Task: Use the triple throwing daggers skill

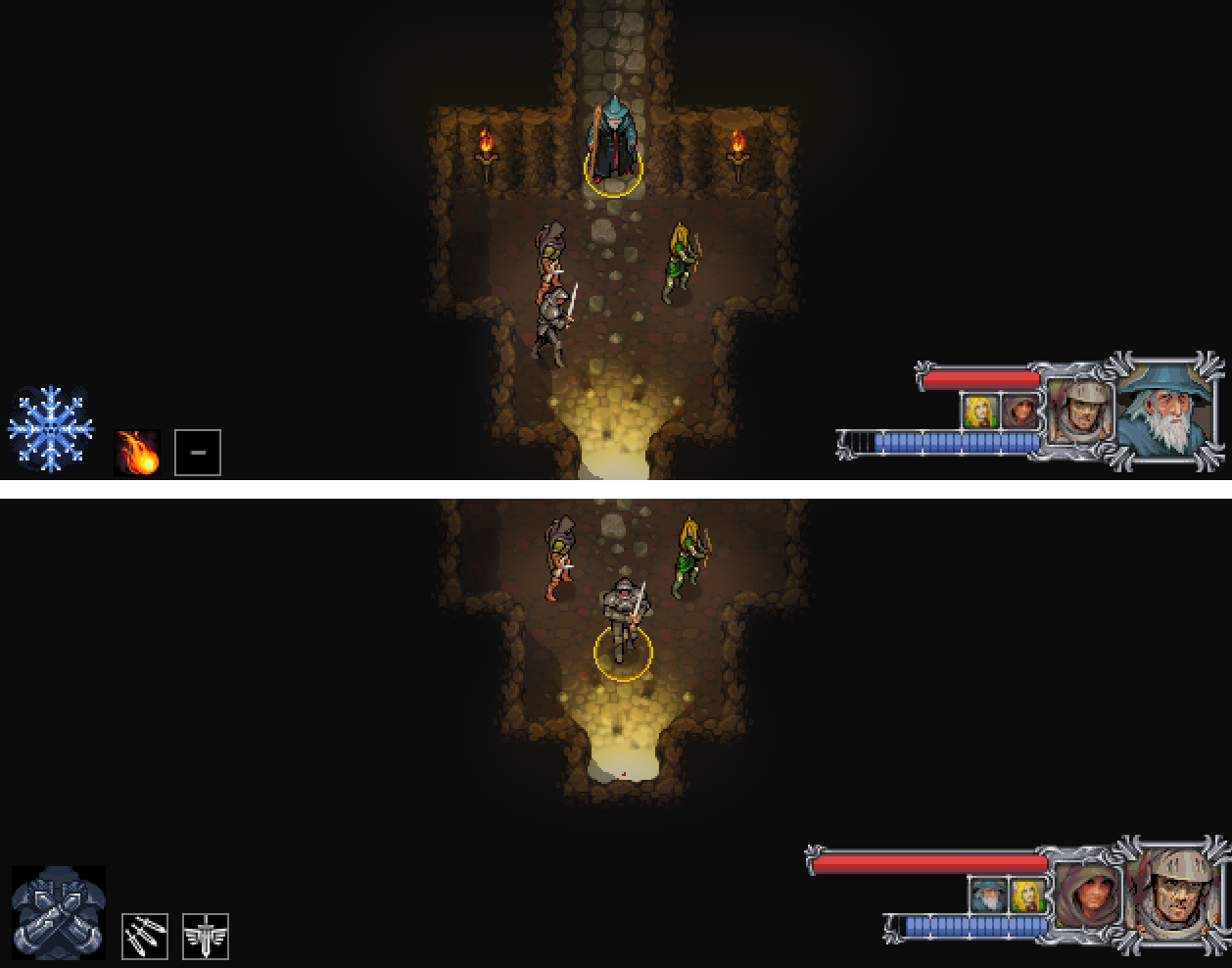Action: (x=145, y=937)
